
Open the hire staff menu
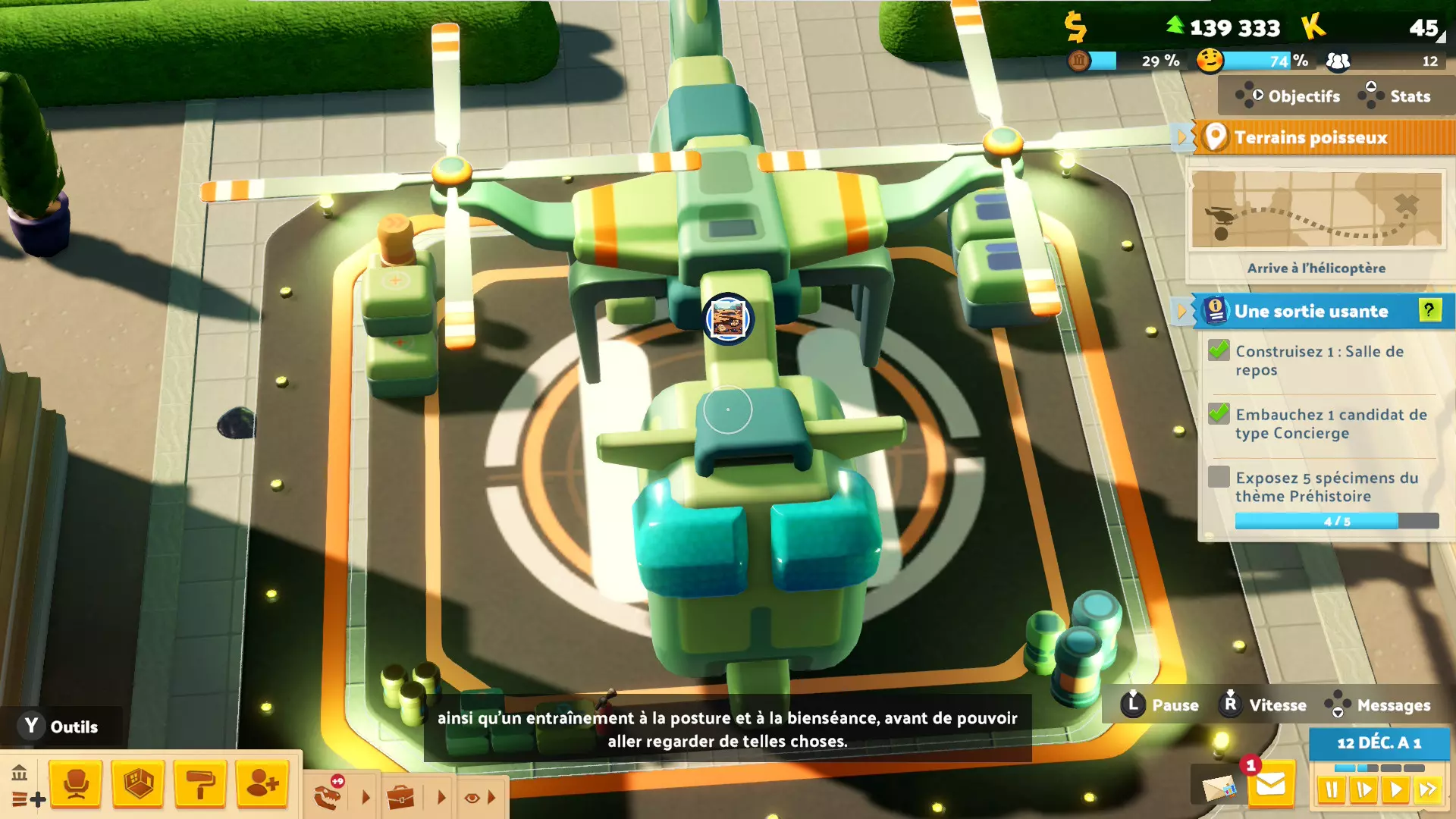coord(262,783)
